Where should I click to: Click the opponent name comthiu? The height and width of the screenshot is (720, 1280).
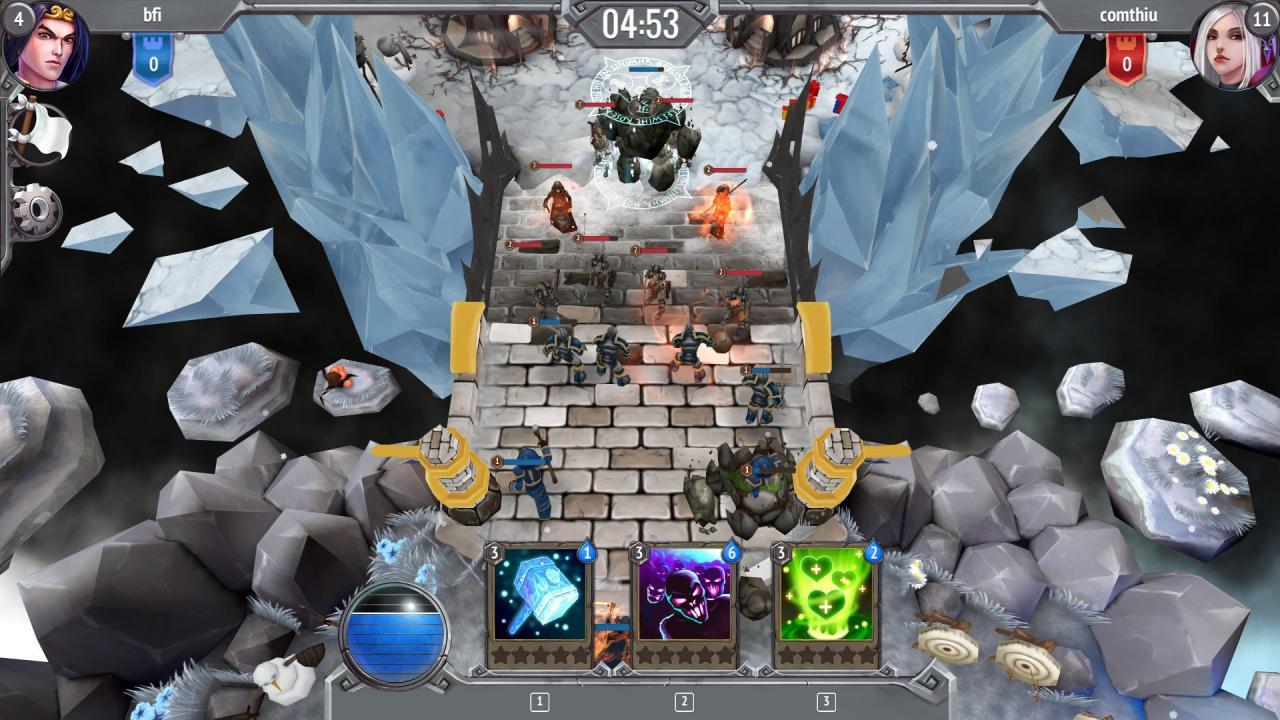point(1129,16)
